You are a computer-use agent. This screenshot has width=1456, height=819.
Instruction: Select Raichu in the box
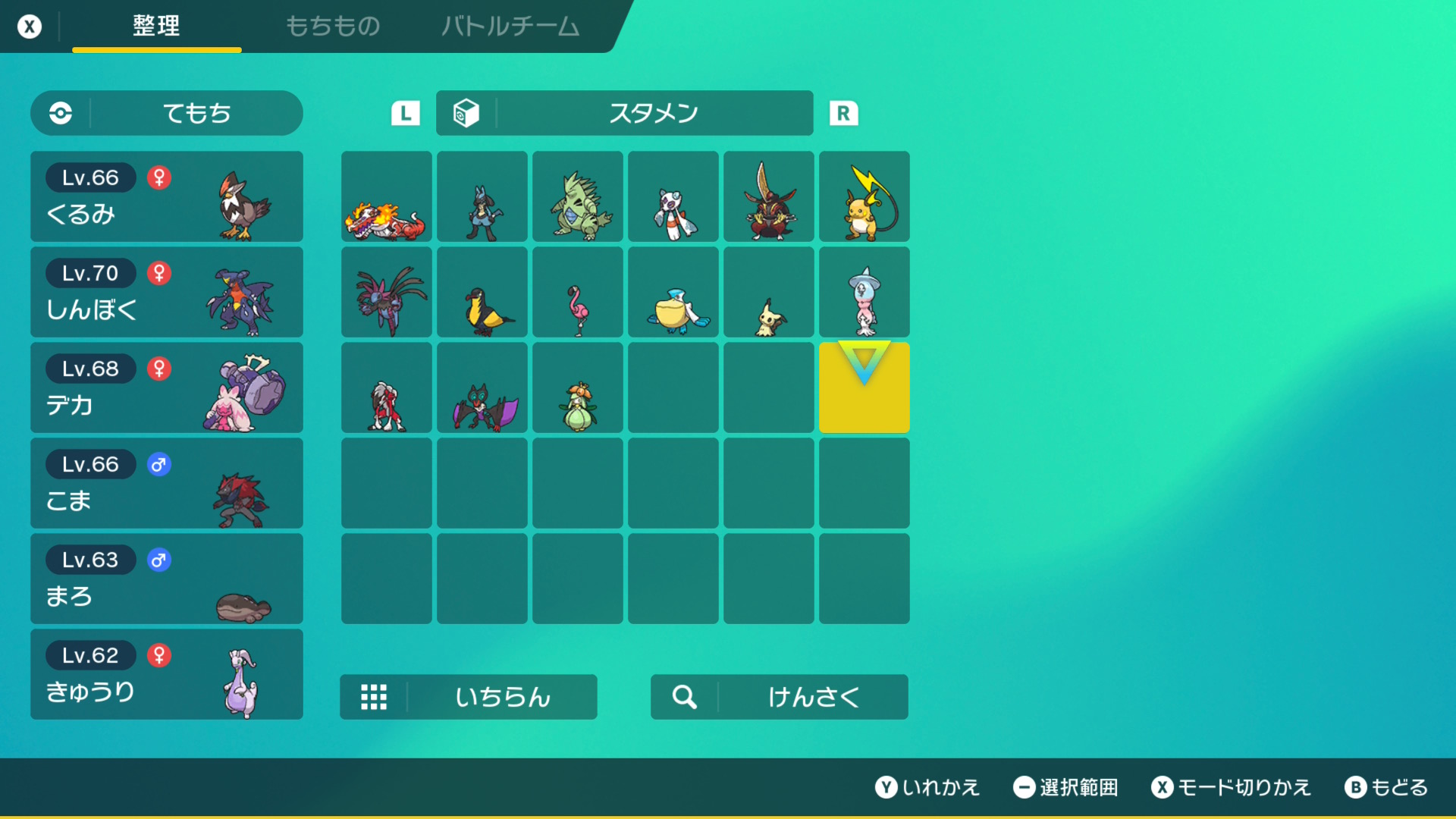[x=864, y=197]
